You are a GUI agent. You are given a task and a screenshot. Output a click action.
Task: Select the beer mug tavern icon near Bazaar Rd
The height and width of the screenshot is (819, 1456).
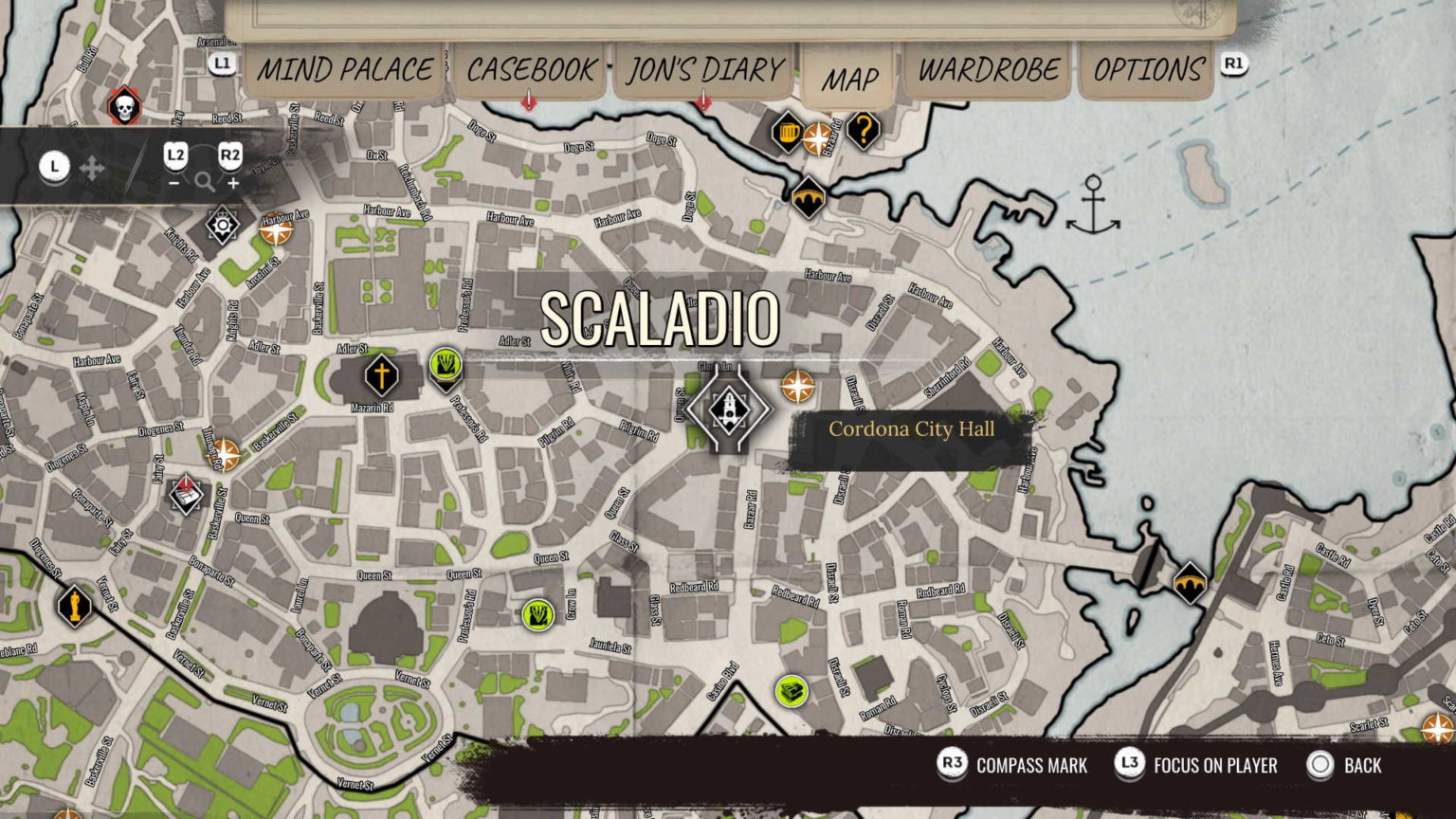(x=787, y=133)
